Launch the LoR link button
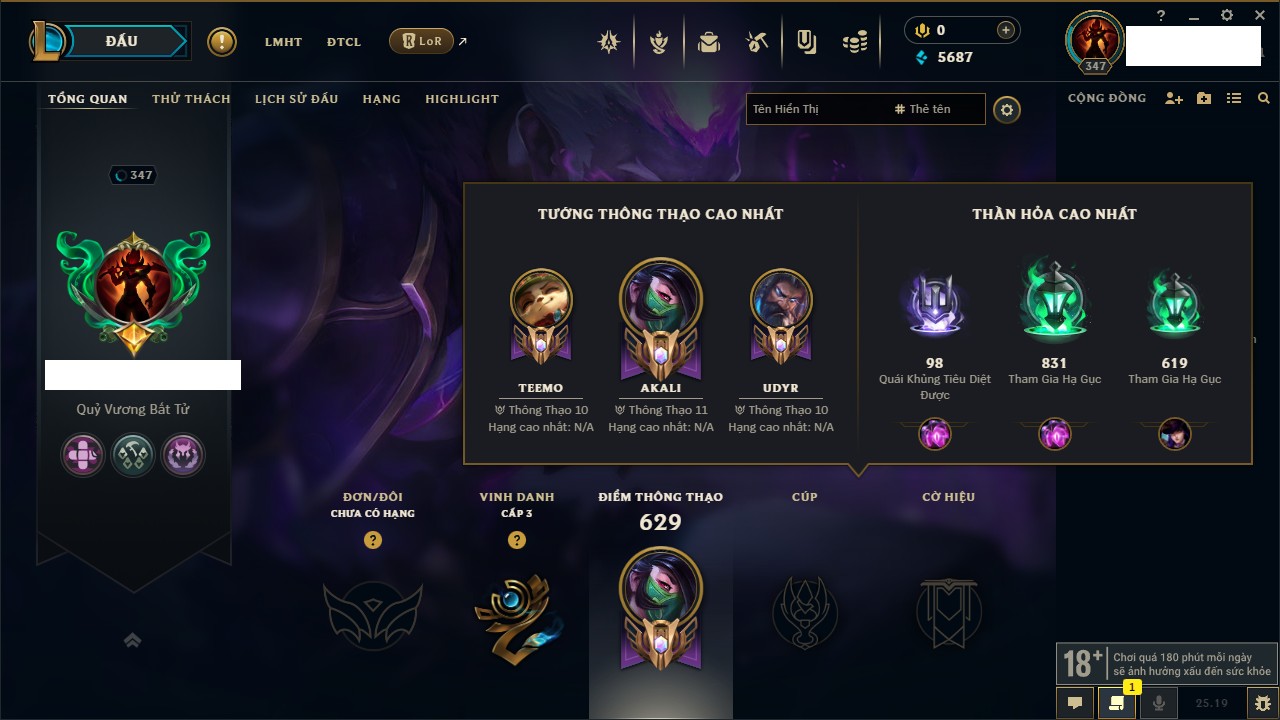The height and width of the screenshot is (720, 1280). click(x=421, y=41)
